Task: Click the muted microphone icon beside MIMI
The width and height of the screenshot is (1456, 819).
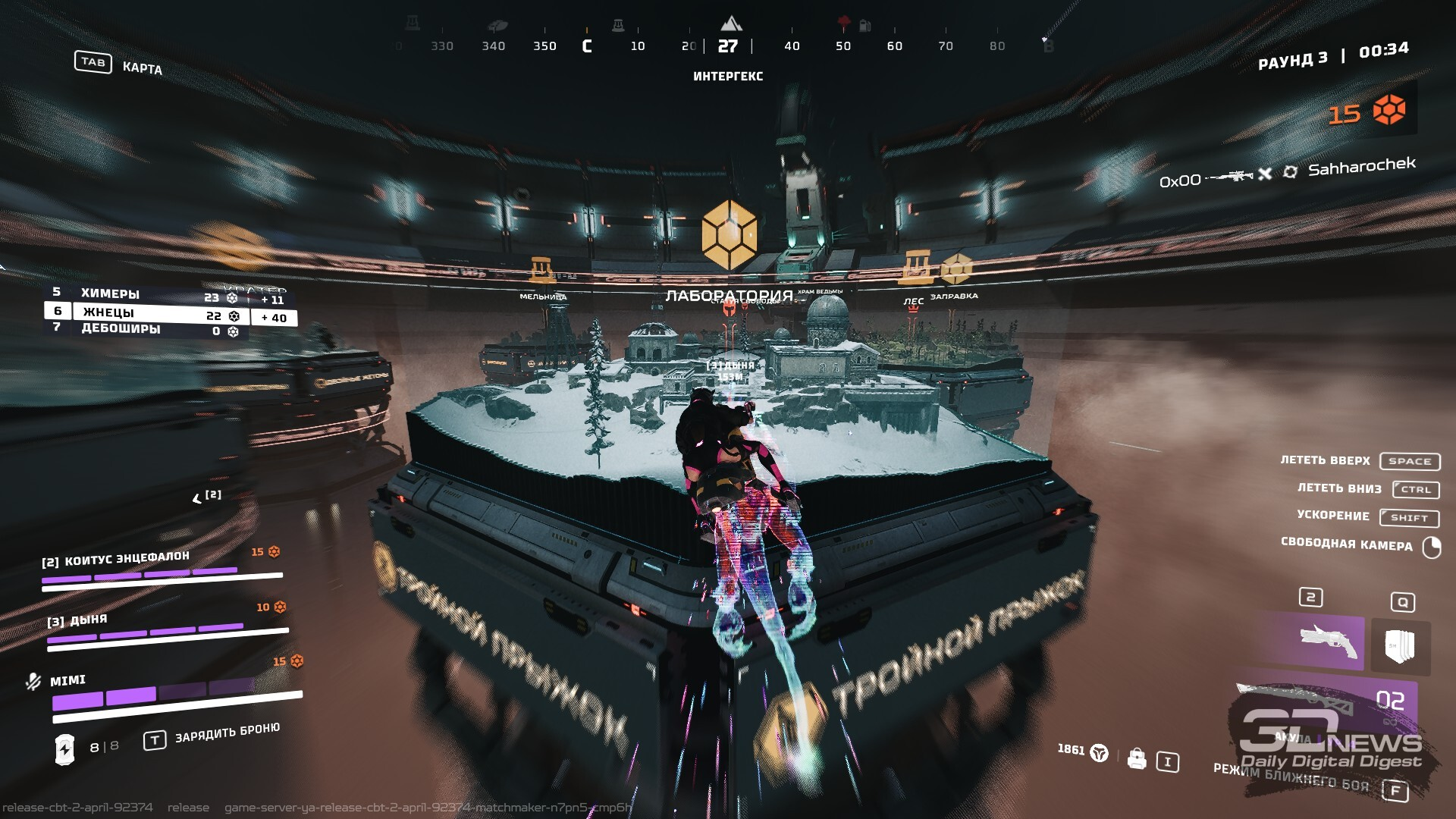Action: click(33, 681)
